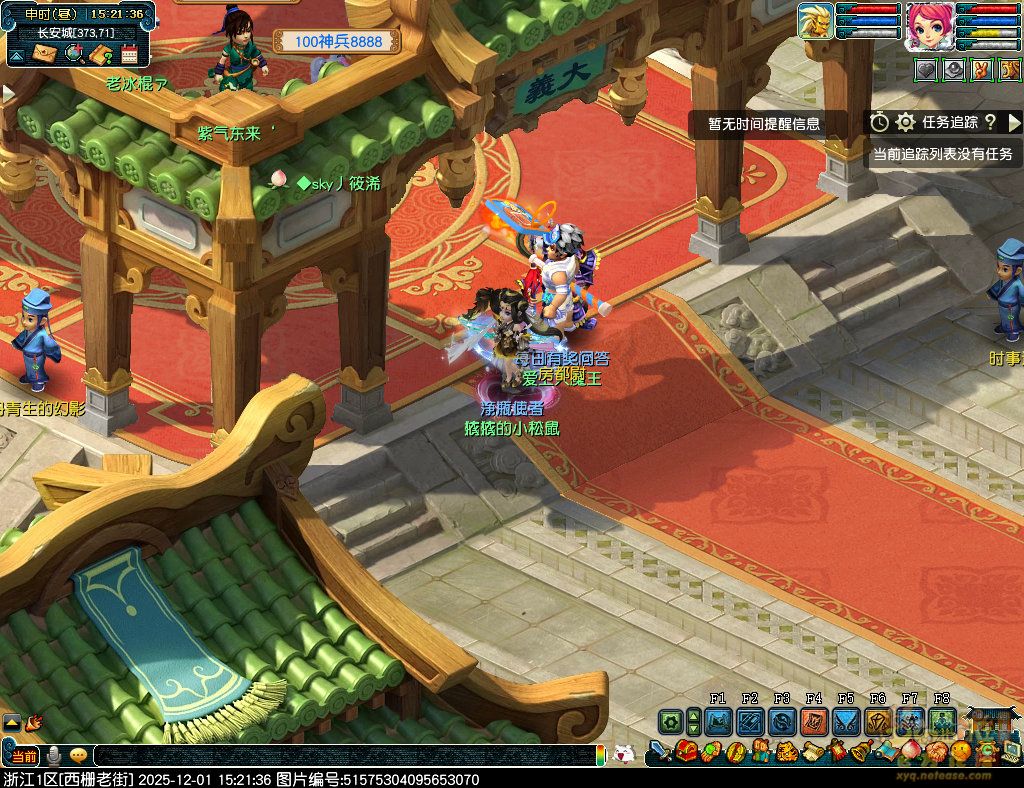Screen dimensions: 1024x788
Task: Activate the F6 golden gem shortcut
Action: [878, 721]
